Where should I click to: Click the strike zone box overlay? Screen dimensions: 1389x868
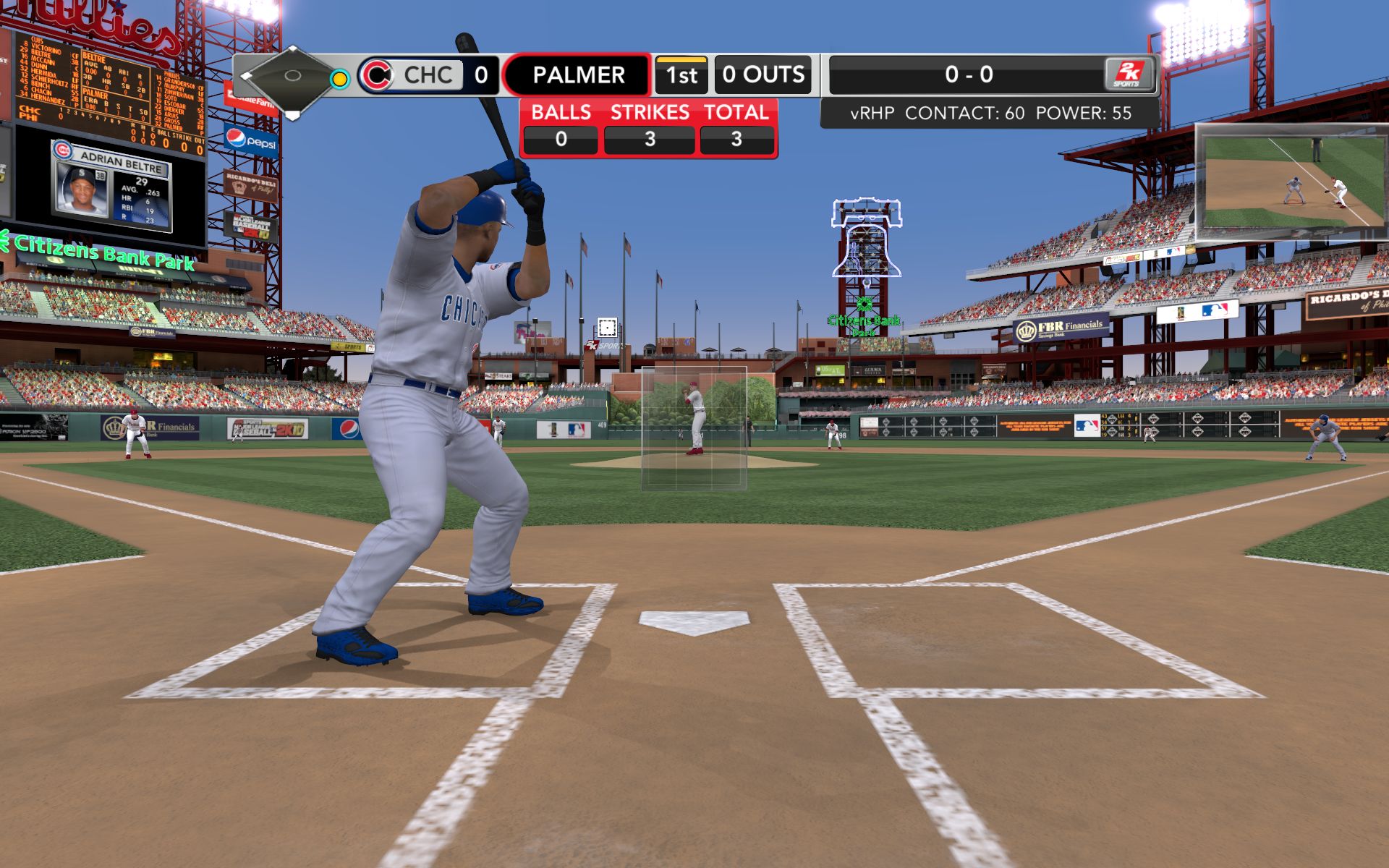pos(694,427)
